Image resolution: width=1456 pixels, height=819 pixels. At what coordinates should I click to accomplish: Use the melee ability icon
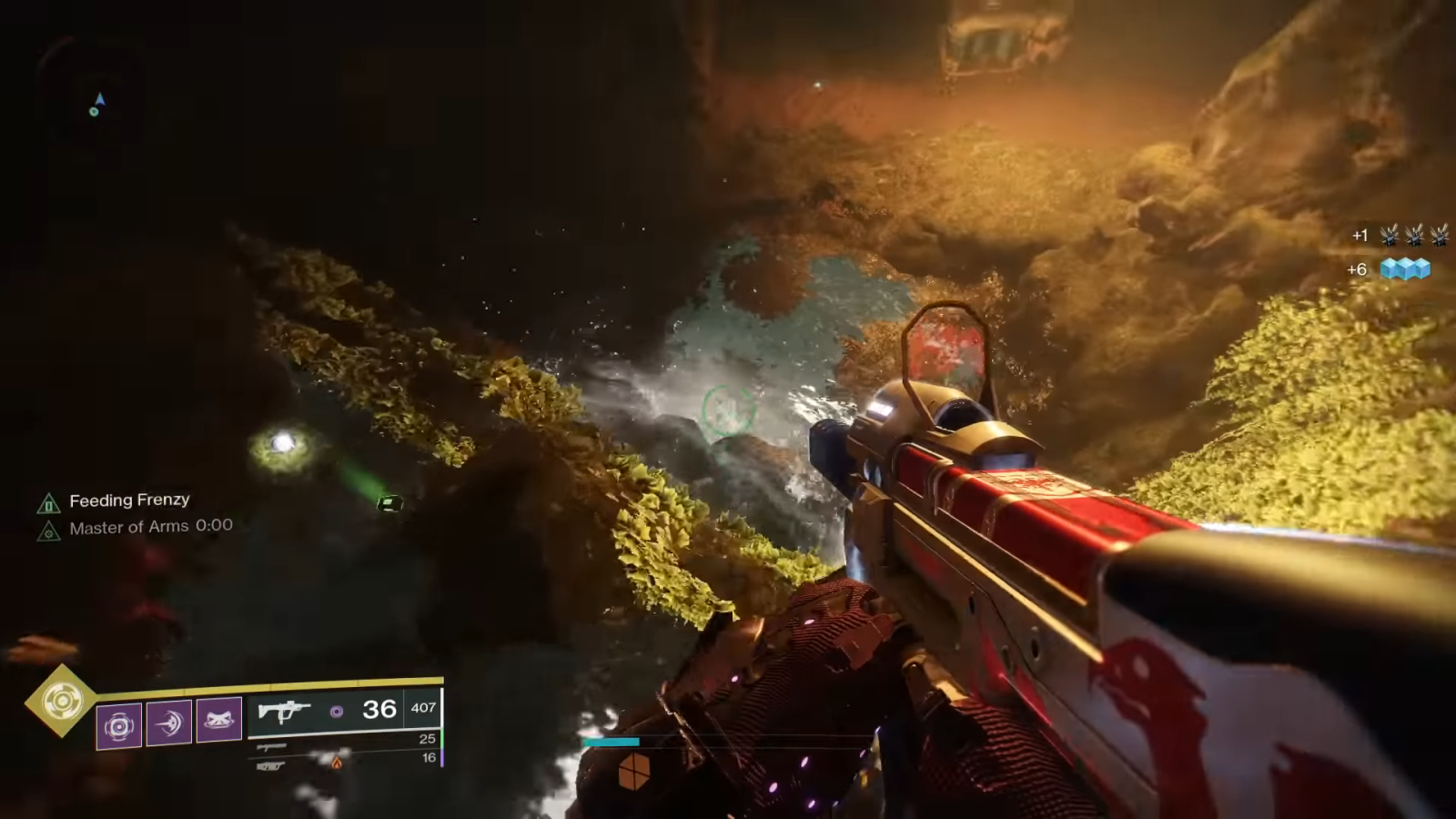coord(169,723)
